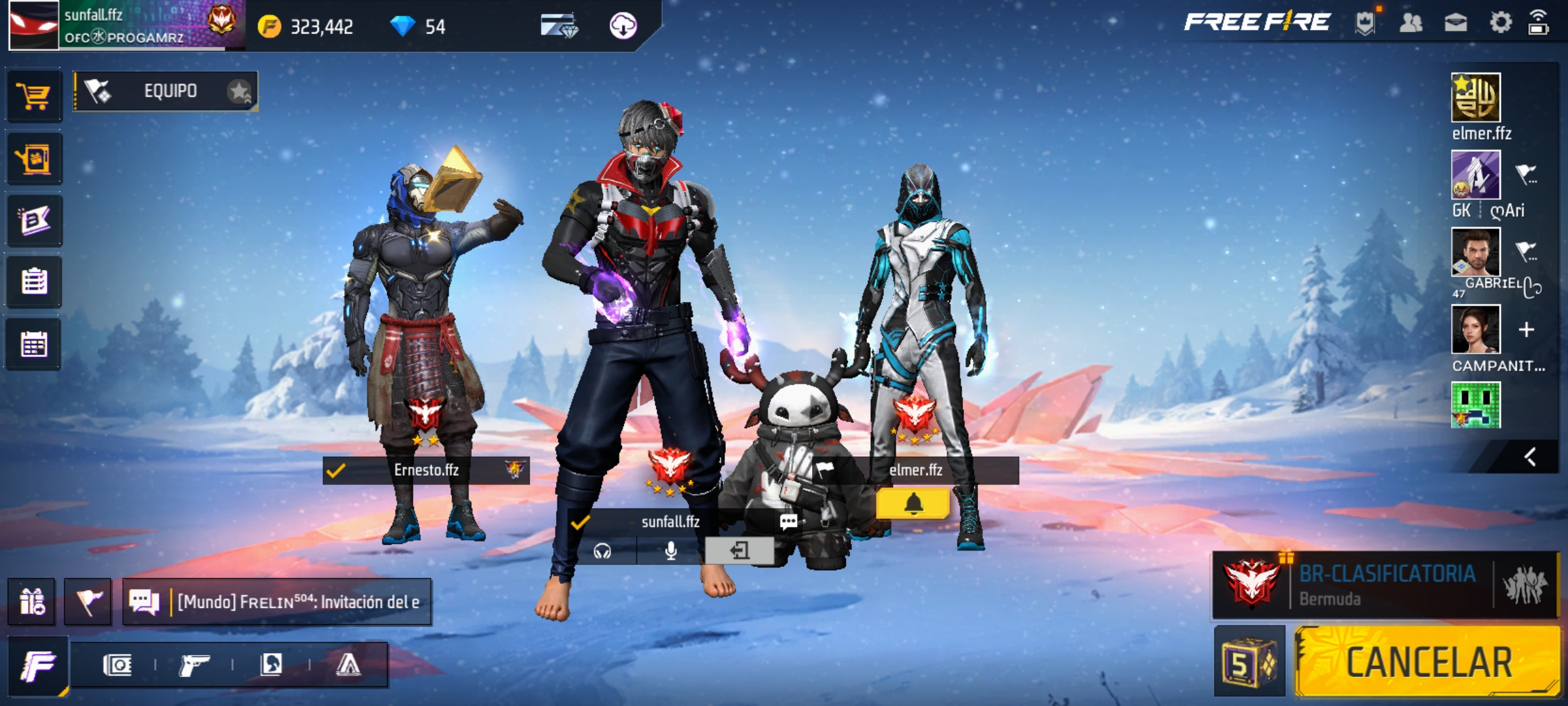Open sunfall.ffz player profile banner
Viewport: 1568px width, 706px height.
(124, 25)
